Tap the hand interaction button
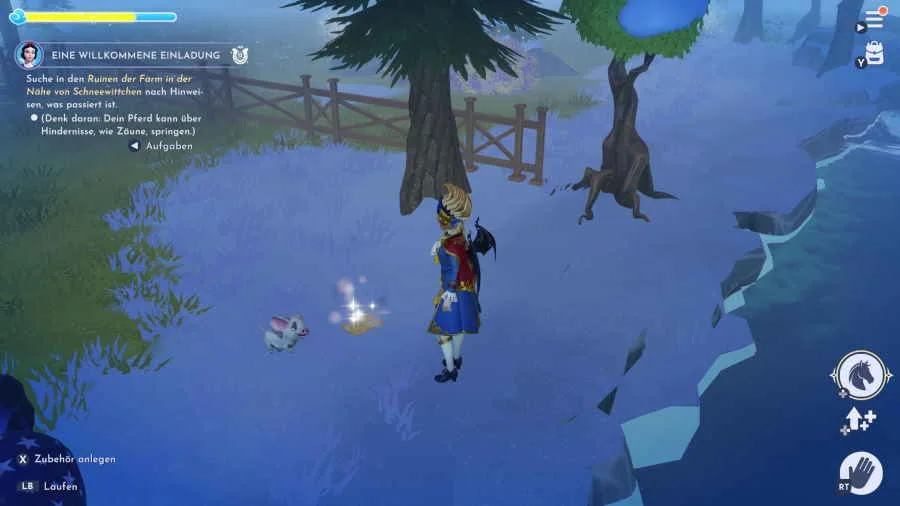 coord(860,472)
